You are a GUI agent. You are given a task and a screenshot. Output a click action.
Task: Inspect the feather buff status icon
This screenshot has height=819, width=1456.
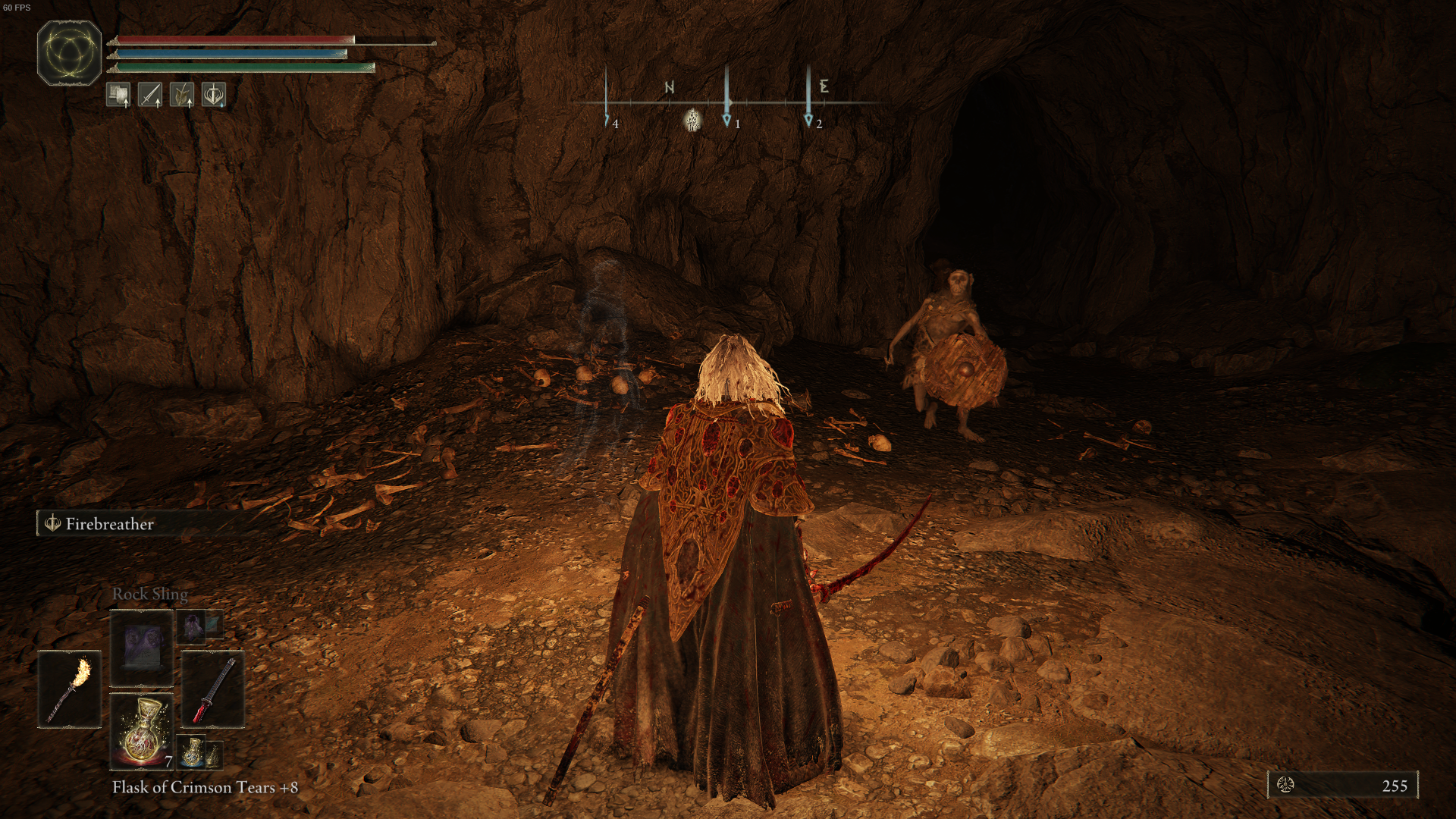point(181,95)
